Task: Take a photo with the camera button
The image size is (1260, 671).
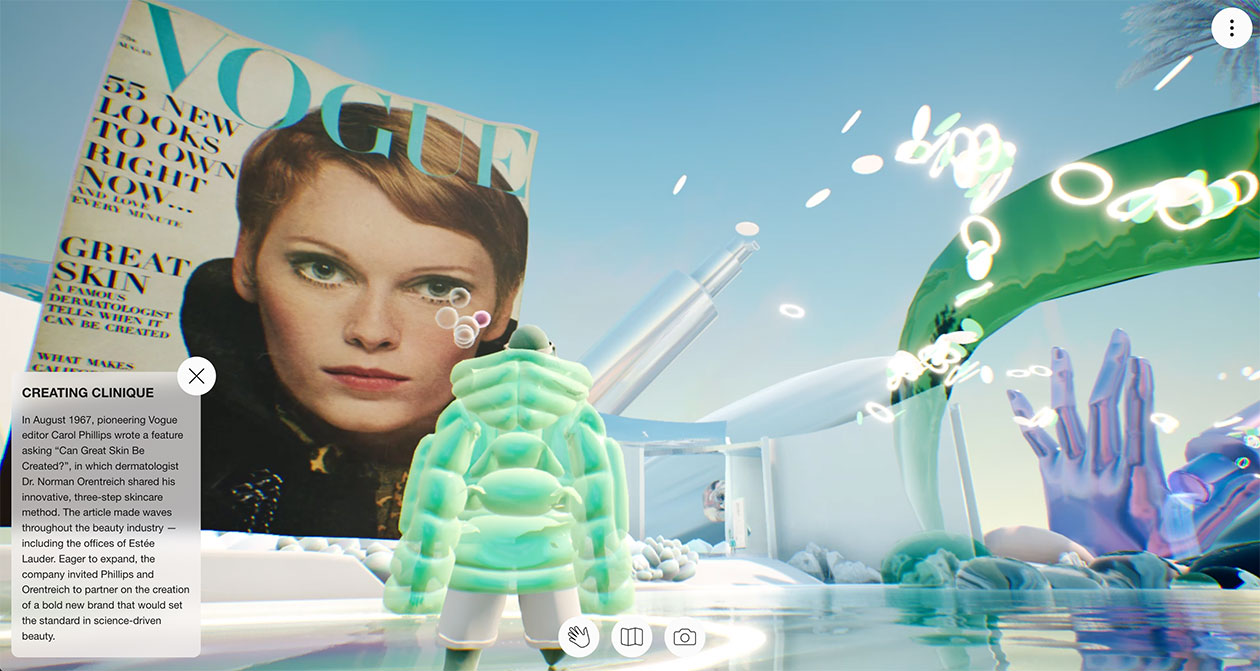Action: (684, 637)
